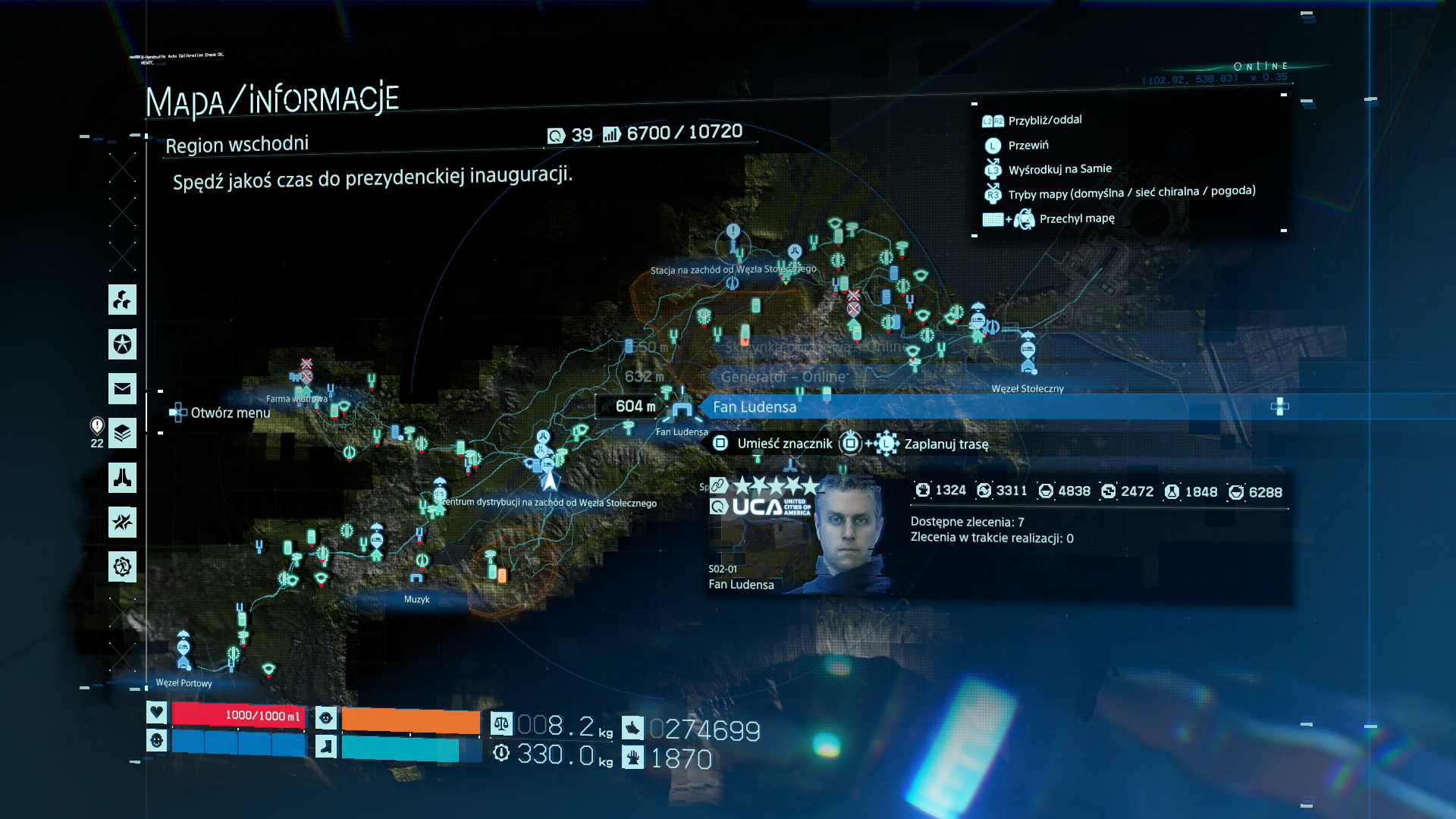This screenshot has height=819, width=1456.
Task: Click the Otwórz menu label
Action: [230, 413]
